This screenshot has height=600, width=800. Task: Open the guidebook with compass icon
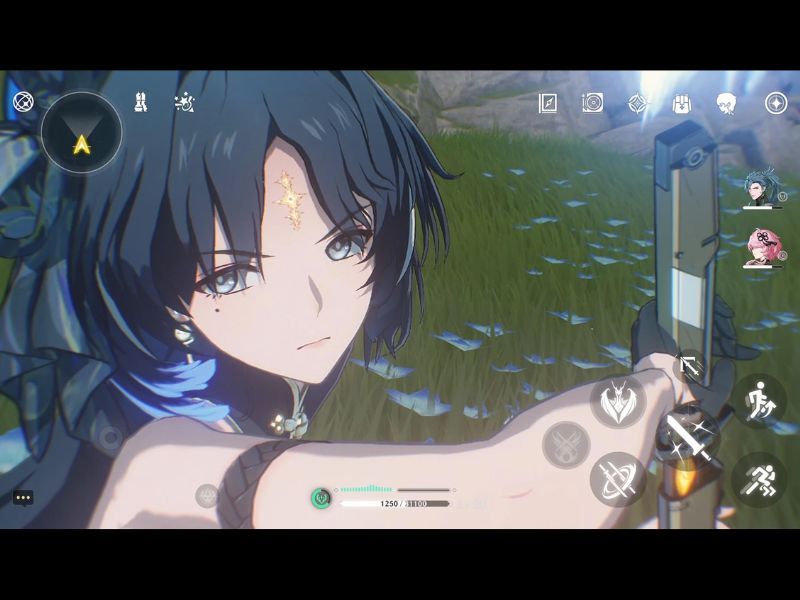[x=548, y=103]
